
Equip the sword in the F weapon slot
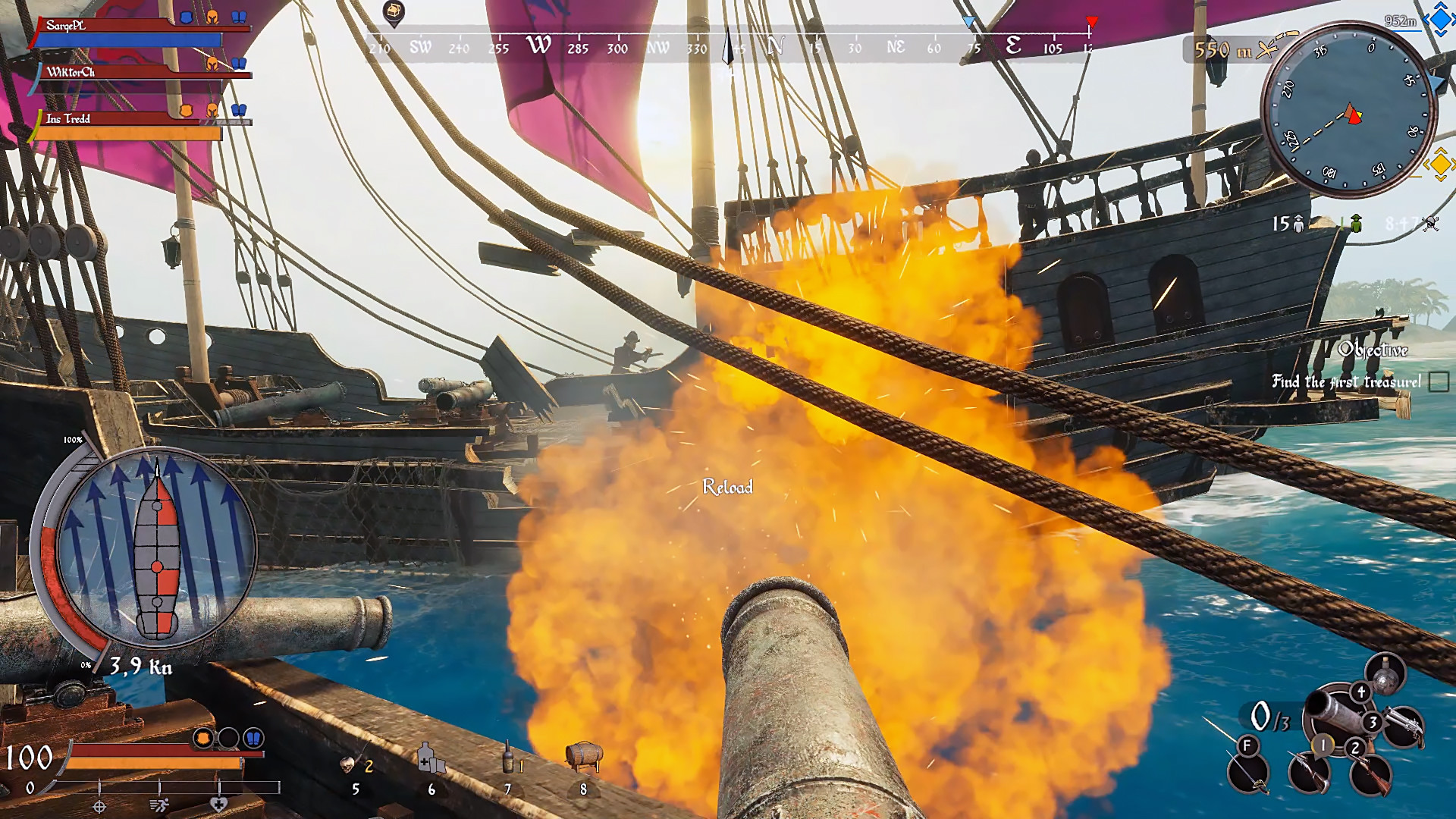[x=1248, y=772]
